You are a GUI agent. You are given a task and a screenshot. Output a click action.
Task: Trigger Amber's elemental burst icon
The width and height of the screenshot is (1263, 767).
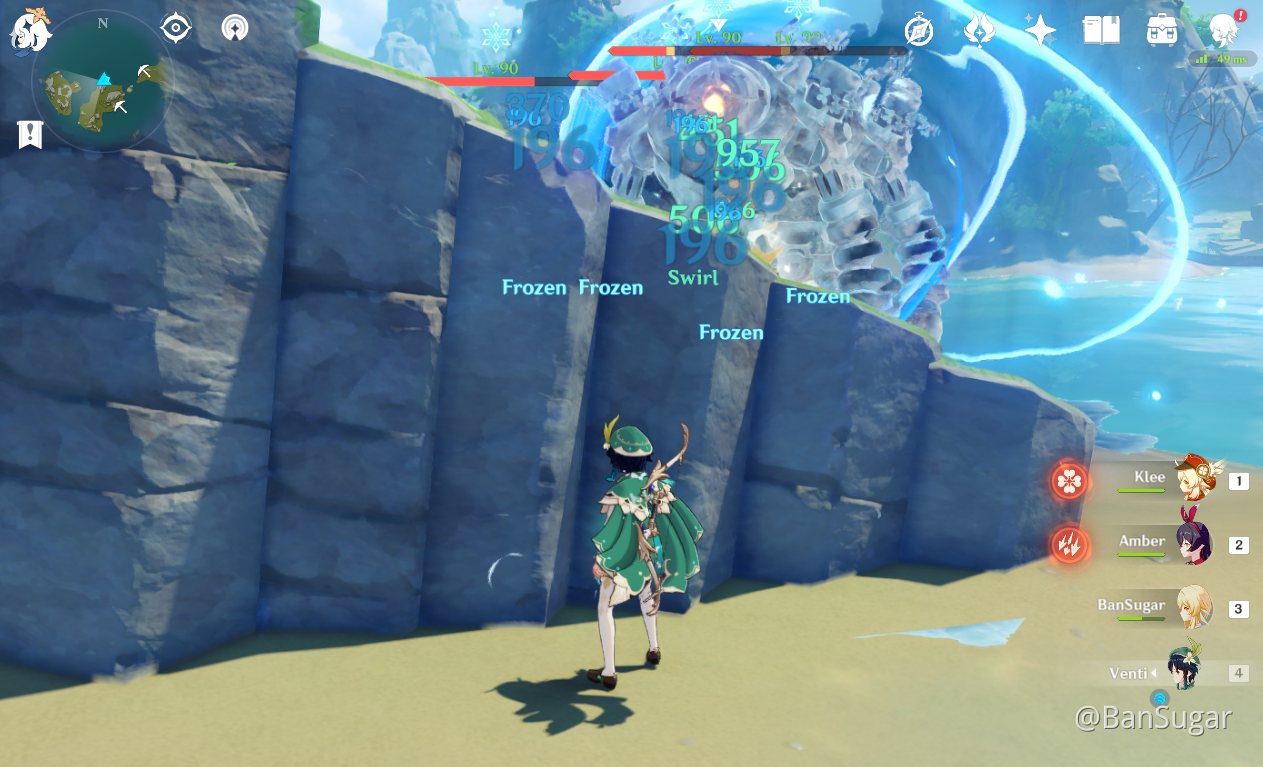[1069, 544]
